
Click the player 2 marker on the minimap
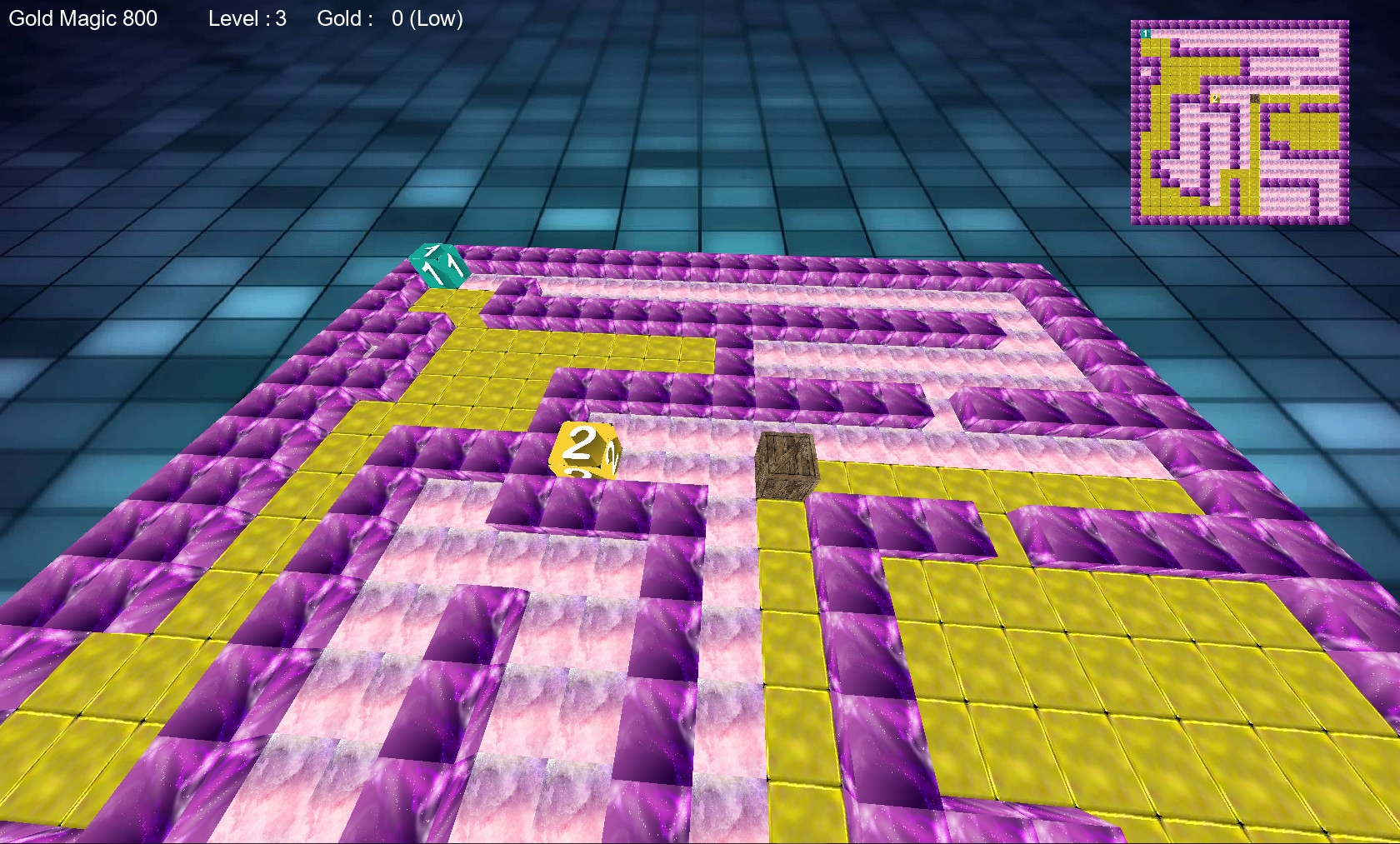click(x=1215, y=98)
